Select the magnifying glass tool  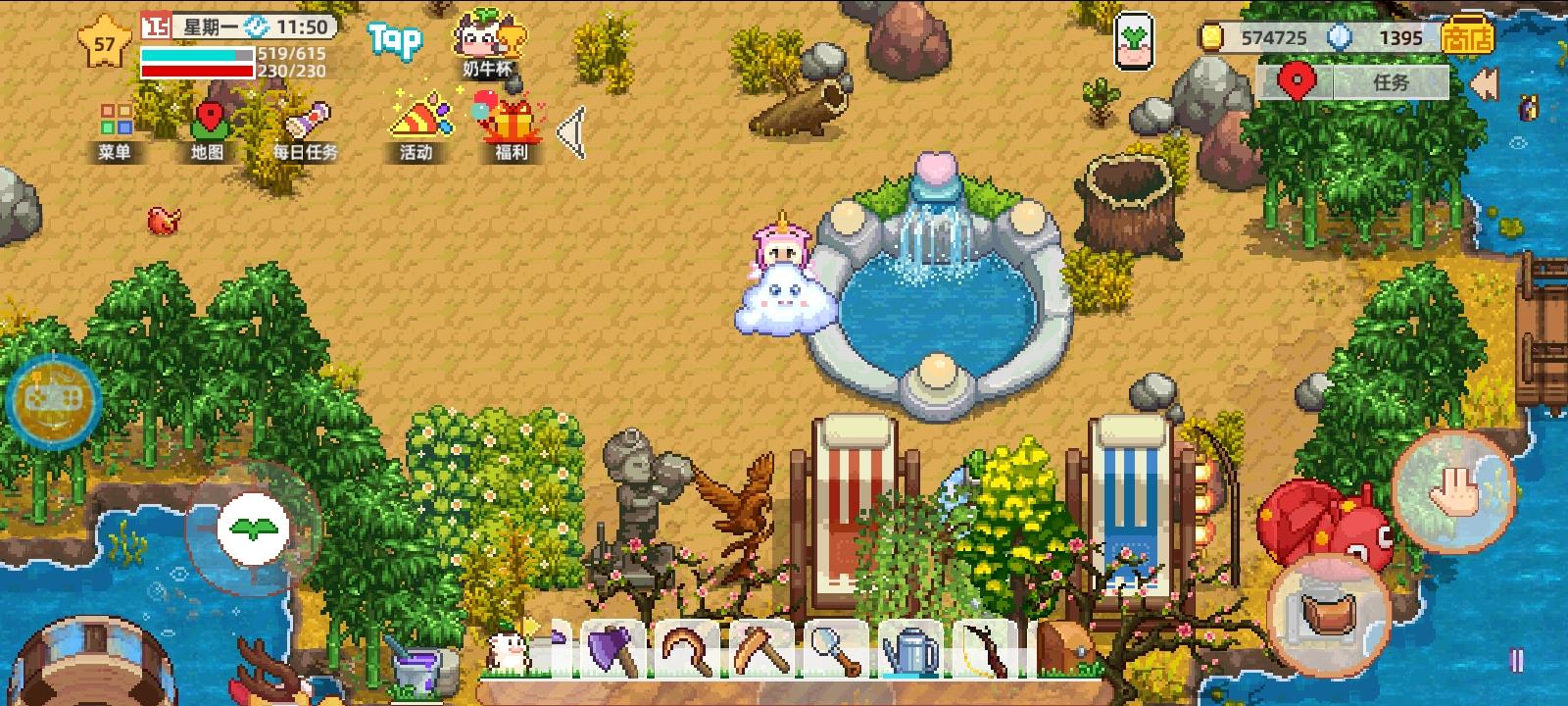[x=838, y=652]
